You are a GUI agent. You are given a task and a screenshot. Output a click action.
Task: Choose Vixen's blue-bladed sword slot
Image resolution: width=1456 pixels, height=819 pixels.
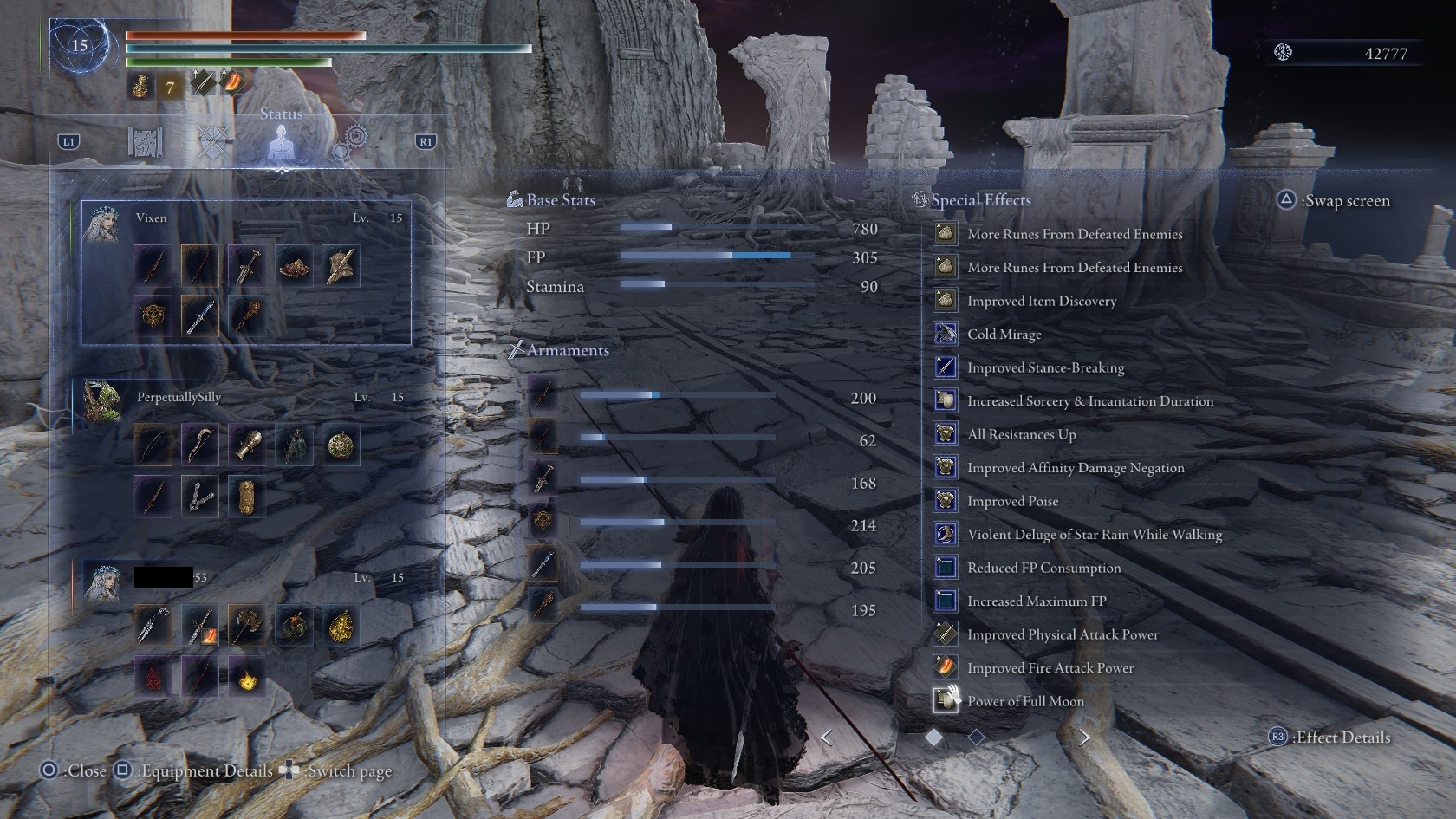click(199, 315)
